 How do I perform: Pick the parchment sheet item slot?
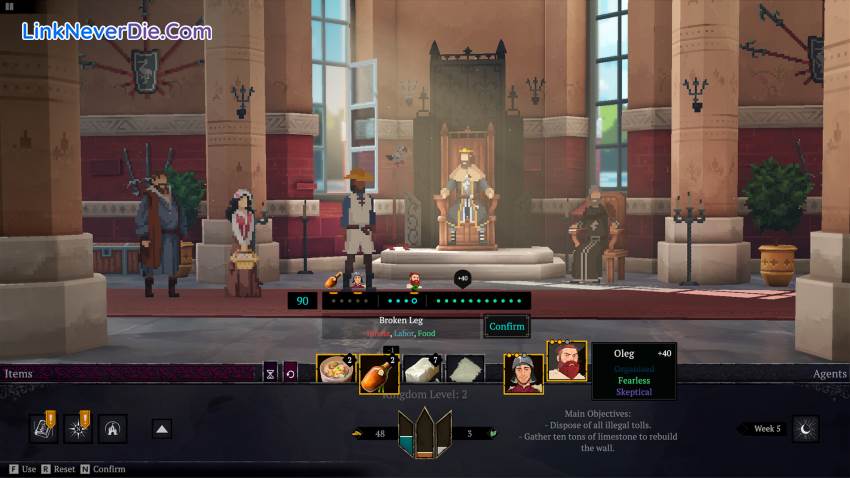[x=465, y=373]
